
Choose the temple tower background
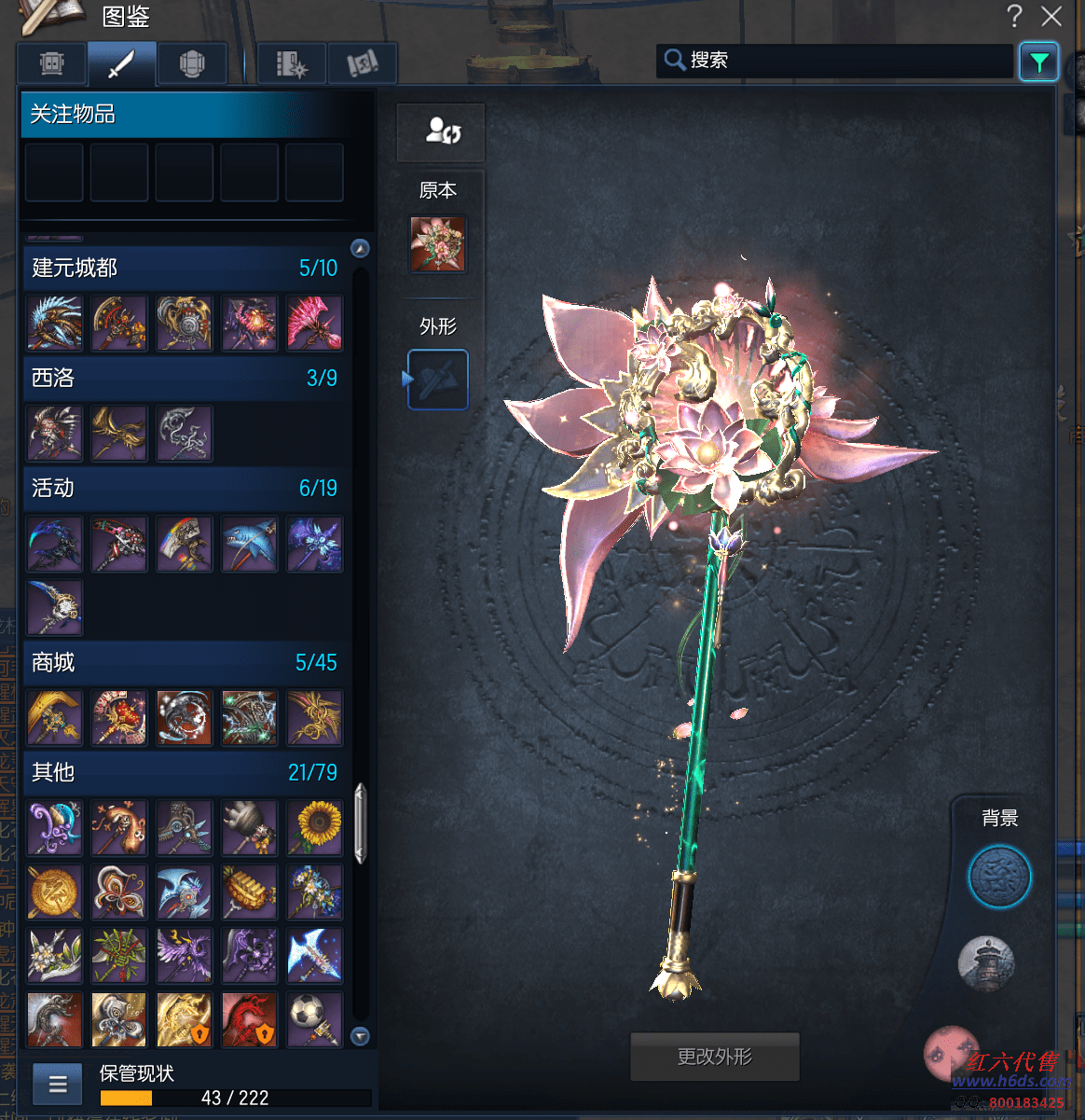(986, 964)
